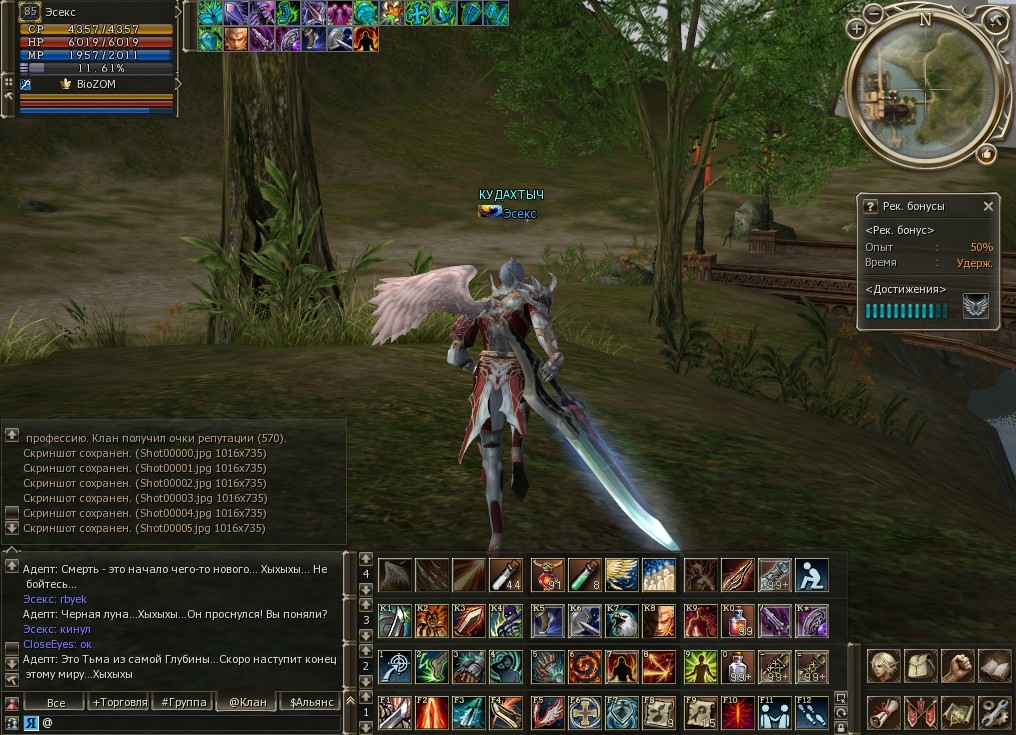Click the chat message input field
1016x735 pixels.
point(190,722)
